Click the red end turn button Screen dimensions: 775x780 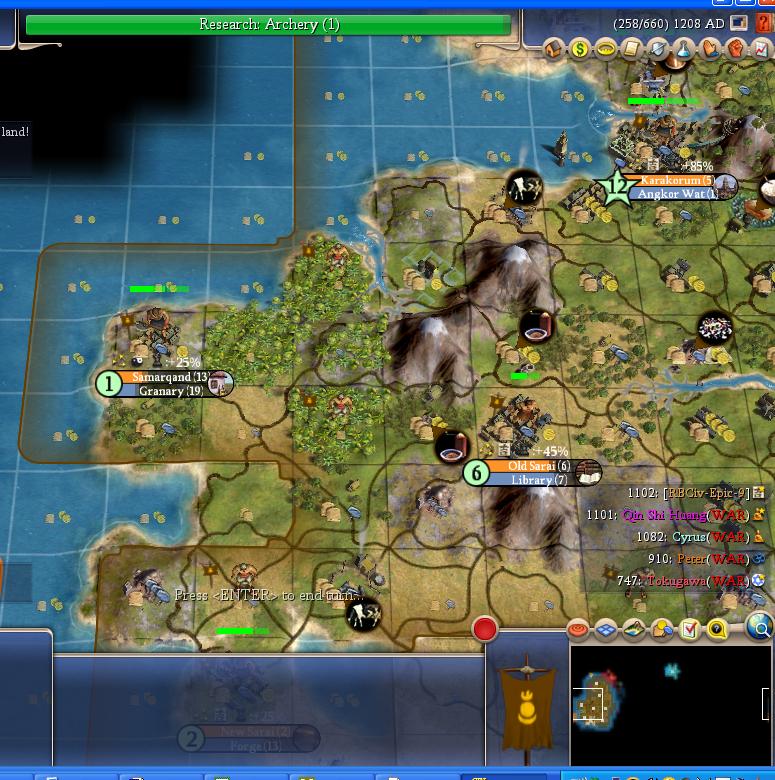coord(485,629)
